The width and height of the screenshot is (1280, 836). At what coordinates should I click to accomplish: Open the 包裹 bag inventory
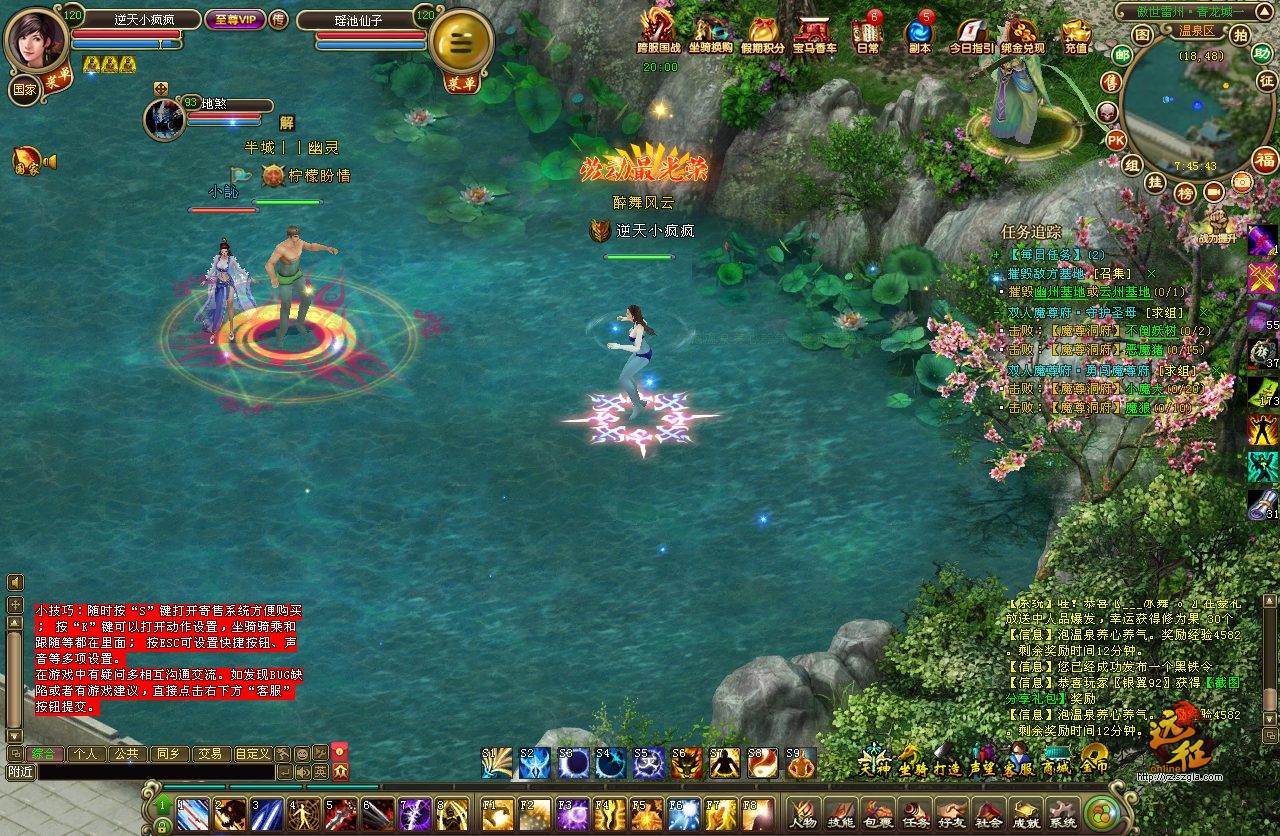(878, 814)
